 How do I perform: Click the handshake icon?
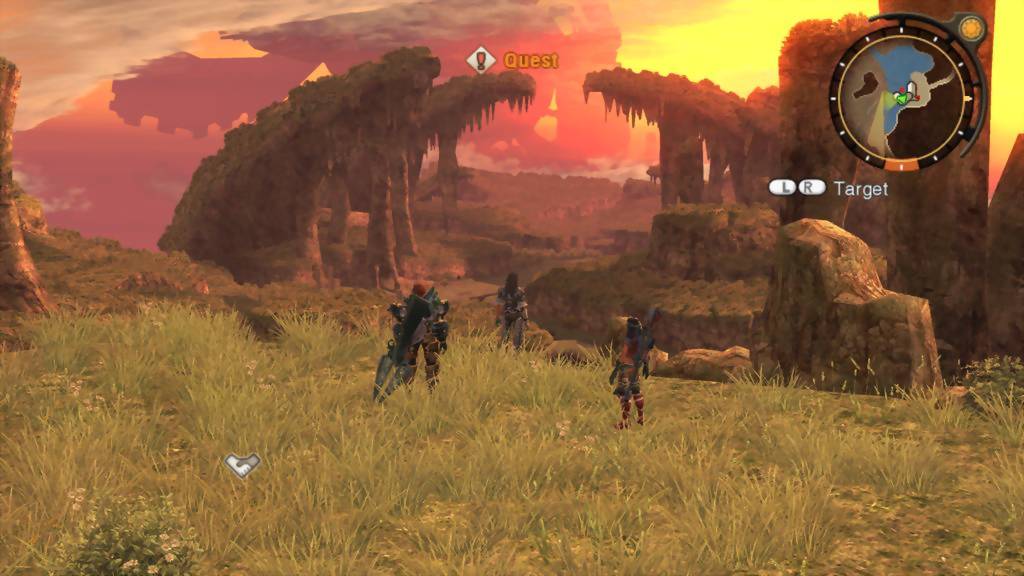click(x=242, y=464)
